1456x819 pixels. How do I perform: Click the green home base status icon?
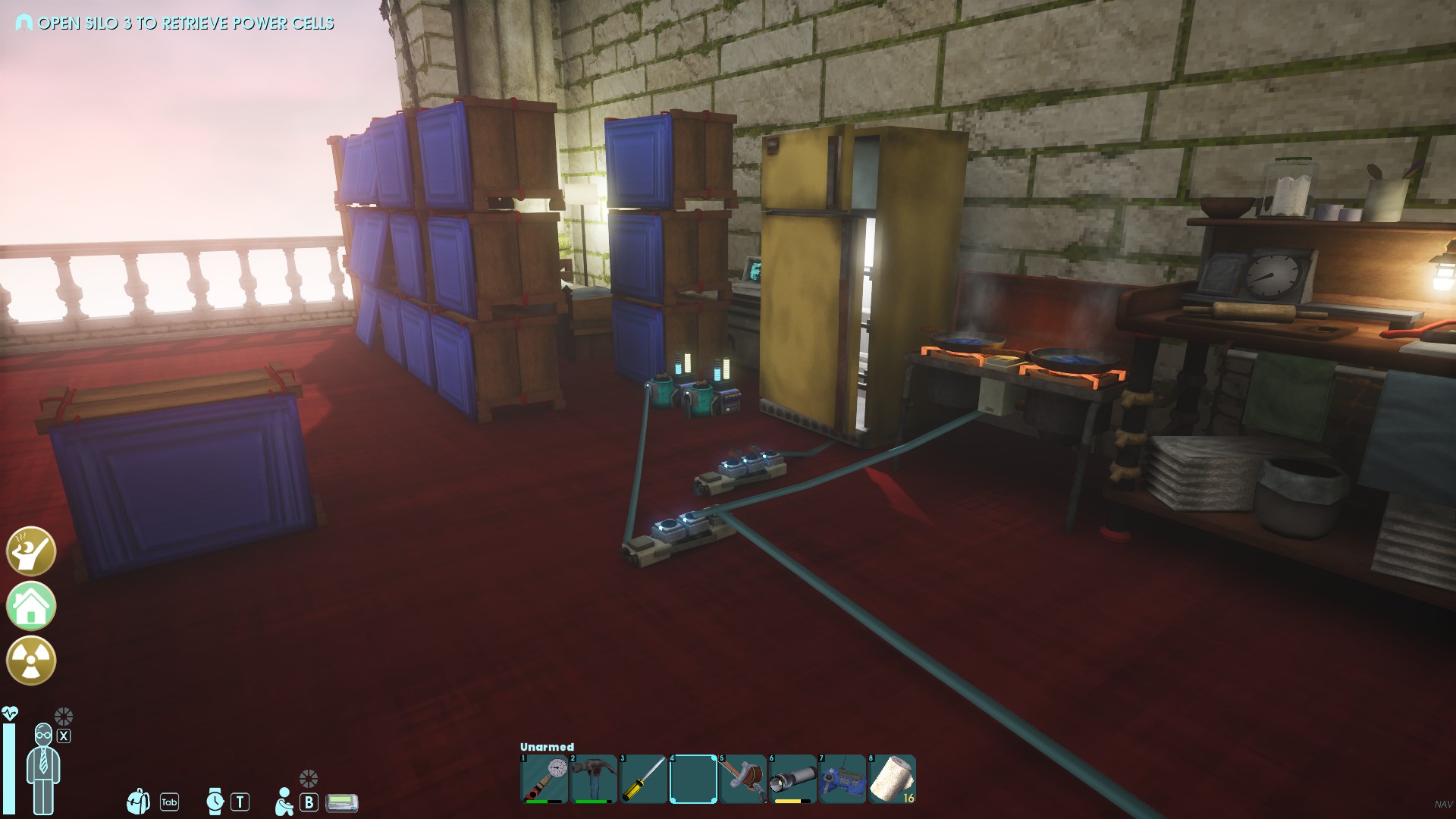31,606
